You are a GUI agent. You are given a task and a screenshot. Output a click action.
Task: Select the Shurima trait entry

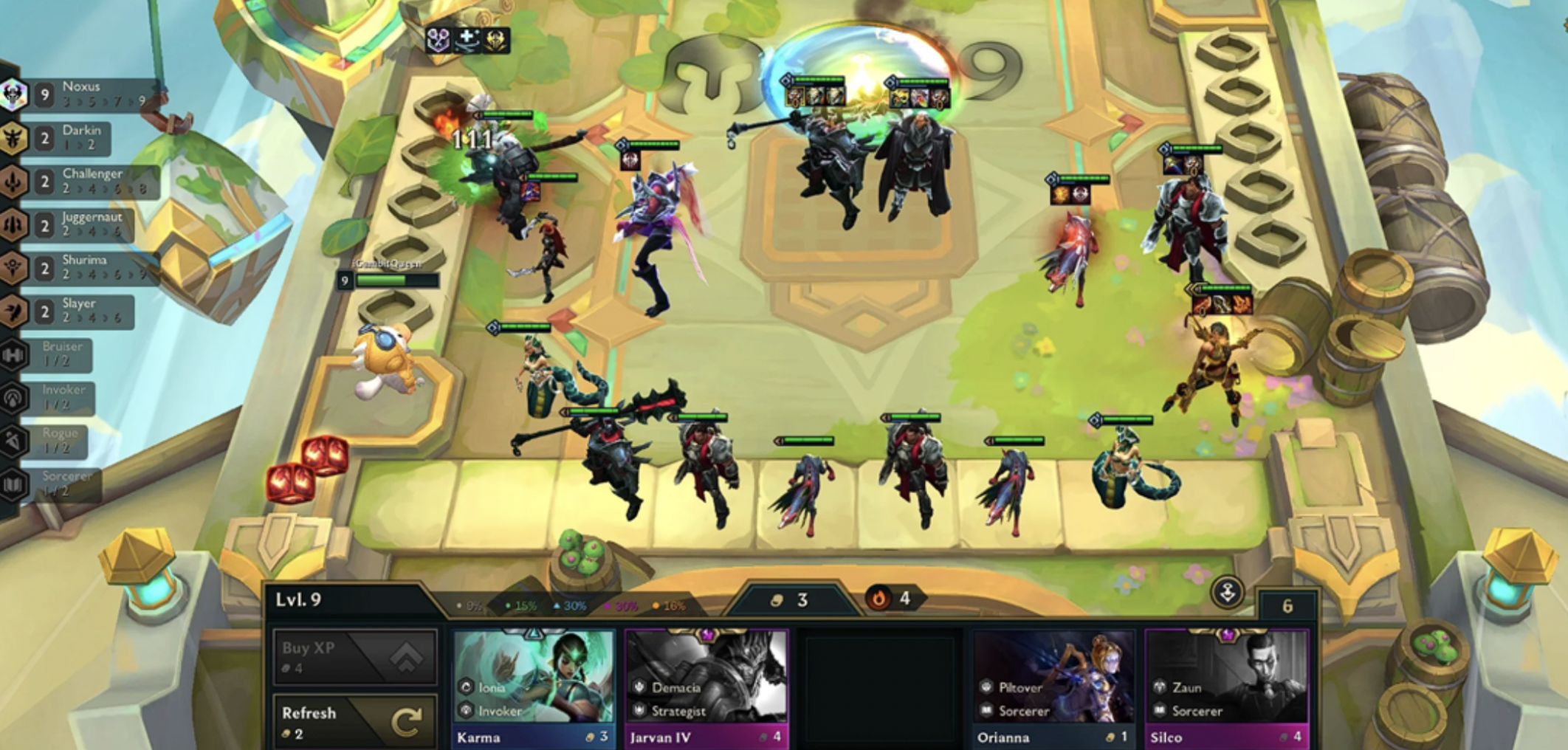(81, 268)
